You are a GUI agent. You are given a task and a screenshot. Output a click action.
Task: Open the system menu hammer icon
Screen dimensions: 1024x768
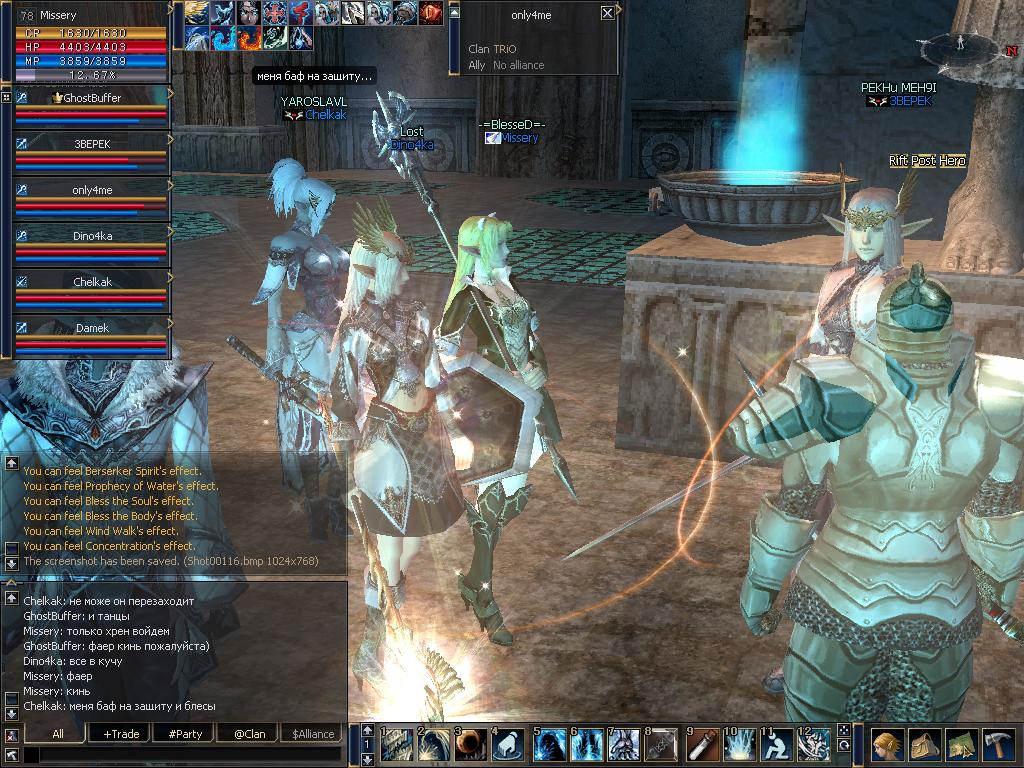(x=998, y=745)
